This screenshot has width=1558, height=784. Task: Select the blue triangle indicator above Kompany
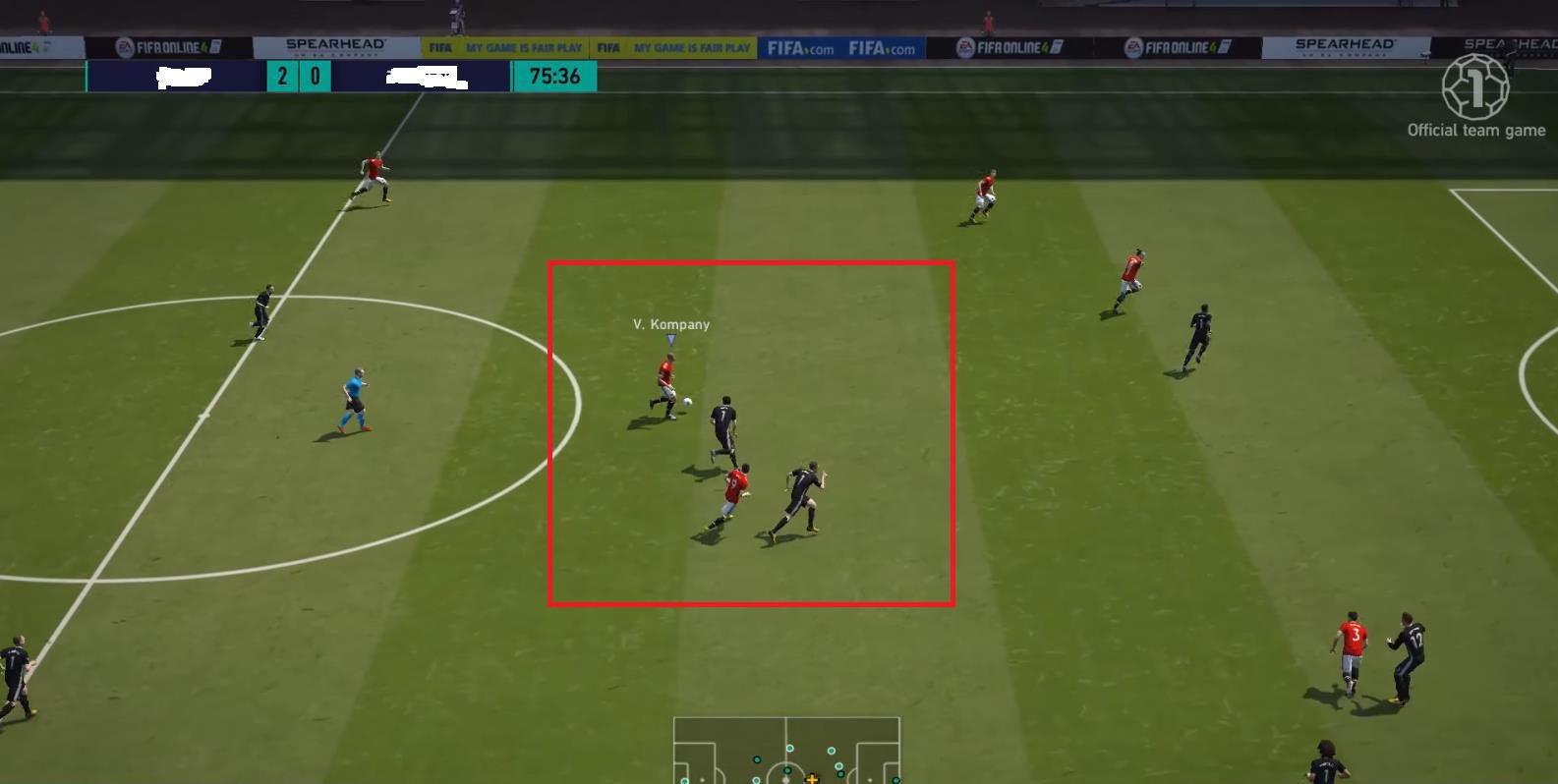[671, 338]
